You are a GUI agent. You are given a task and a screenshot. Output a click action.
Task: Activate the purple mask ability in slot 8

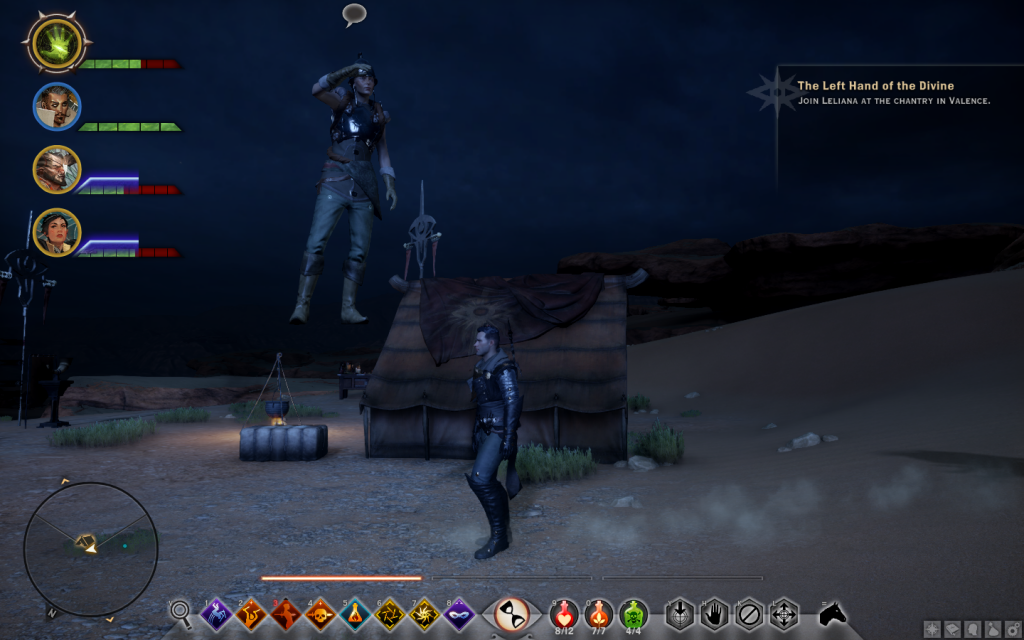[459, 613]
